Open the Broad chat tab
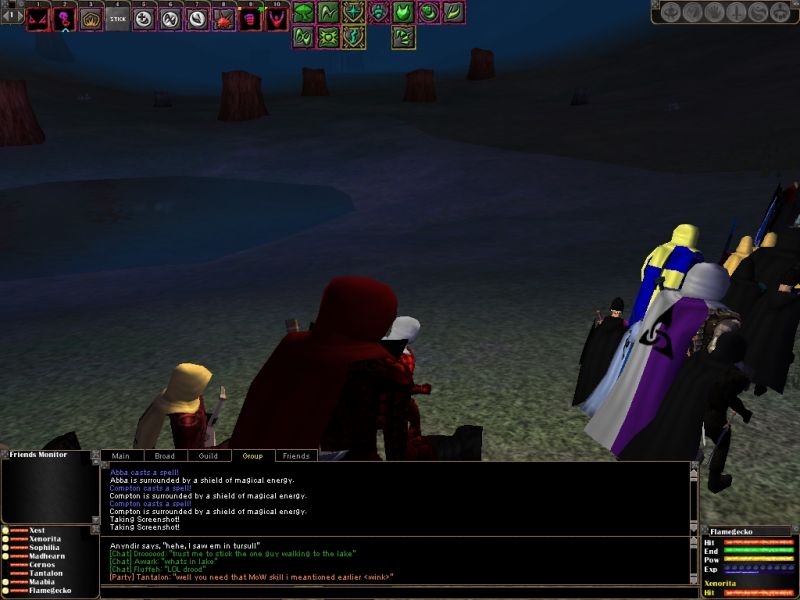 [x=164, y=456]
